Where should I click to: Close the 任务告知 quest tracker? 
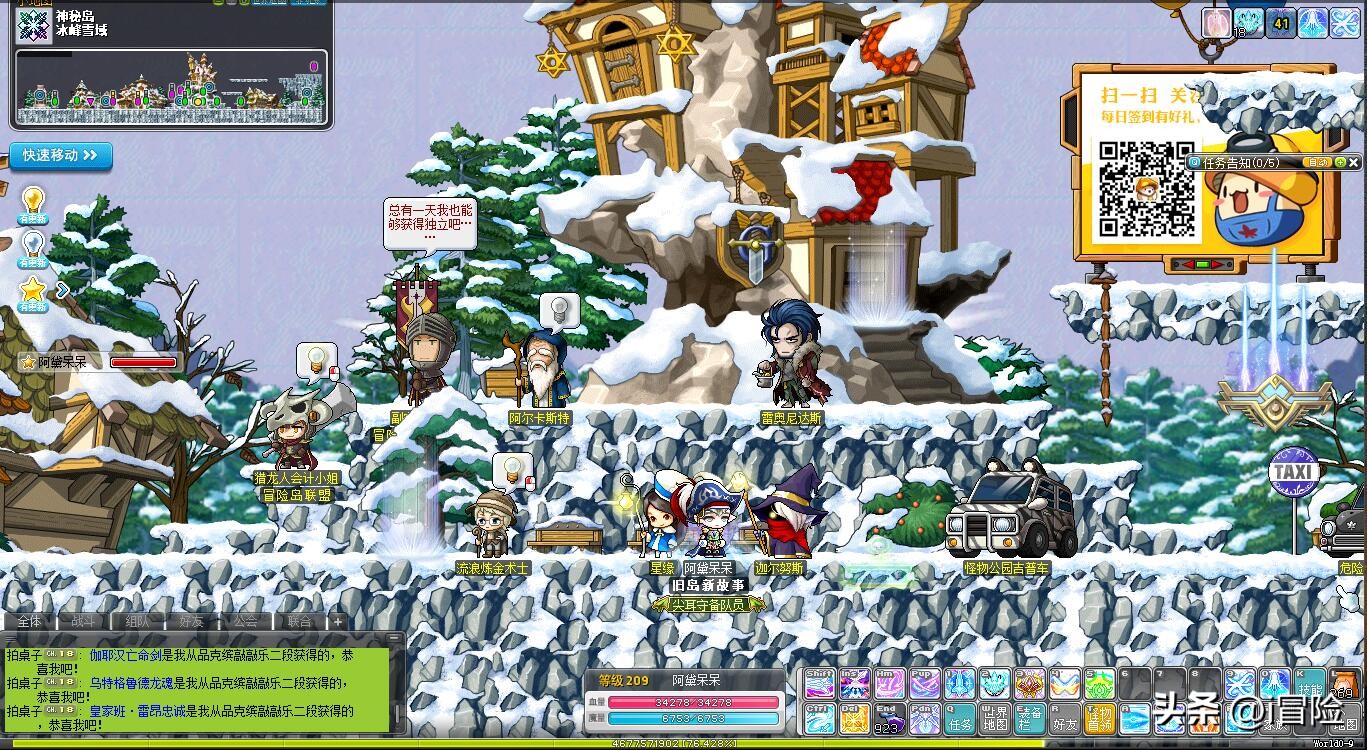(1354, 162)
